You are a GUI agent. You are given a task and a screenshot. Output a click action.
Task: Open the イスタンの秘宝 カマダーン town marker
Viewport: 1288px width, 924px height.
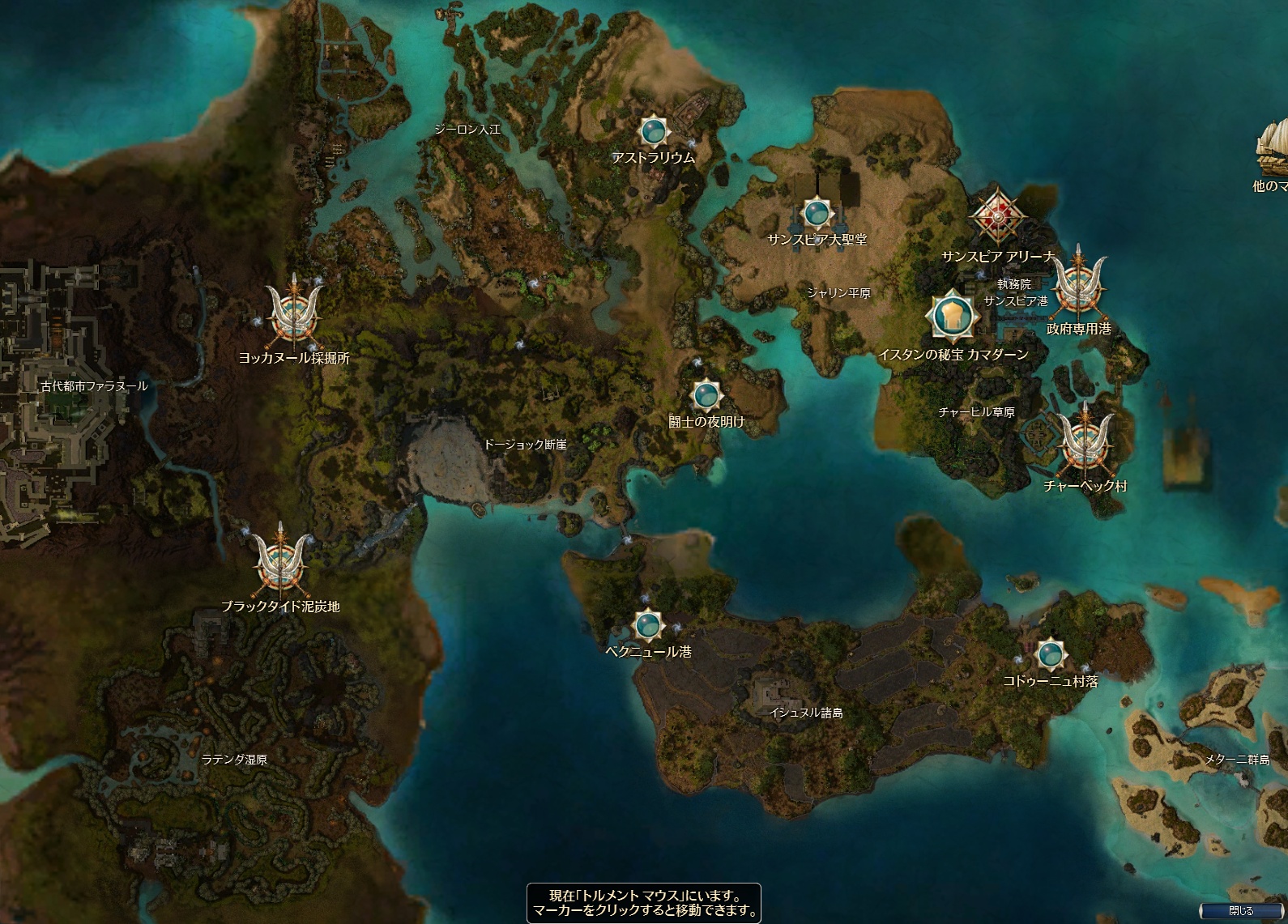[x=952, y=314]
